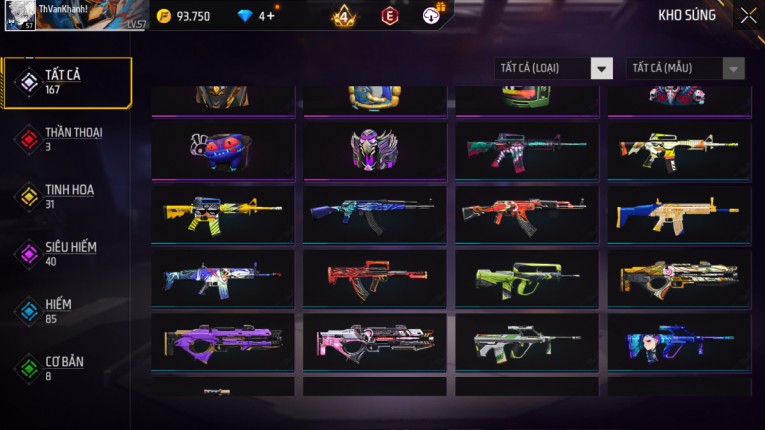The height and width of the screenshot is (430, 765).
Task: Open the ThVanKhanh player profile avatar
Action: (x=21, y=16)
